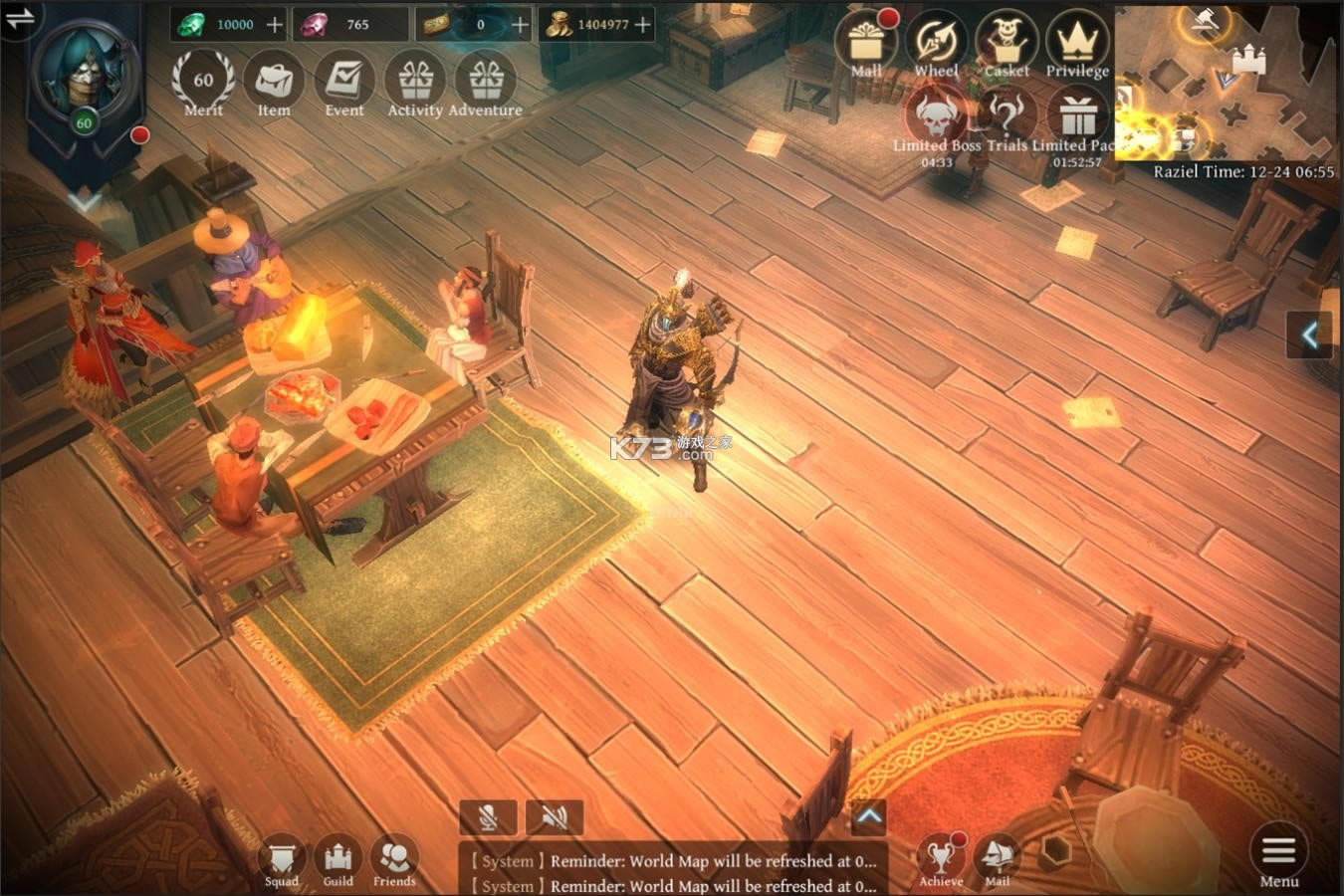The image size is (1344, 896).
Task: Enter the Limited Boss event
Action: click(936, 119)
